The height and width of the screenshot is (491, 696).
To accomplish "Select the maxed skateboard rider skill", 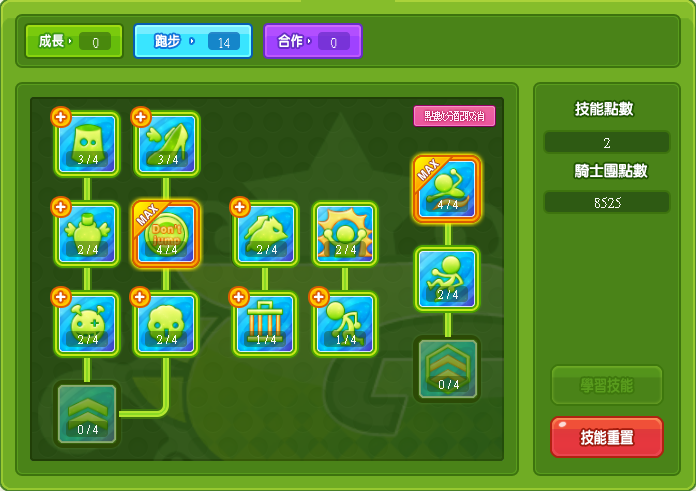I will 447,188.
